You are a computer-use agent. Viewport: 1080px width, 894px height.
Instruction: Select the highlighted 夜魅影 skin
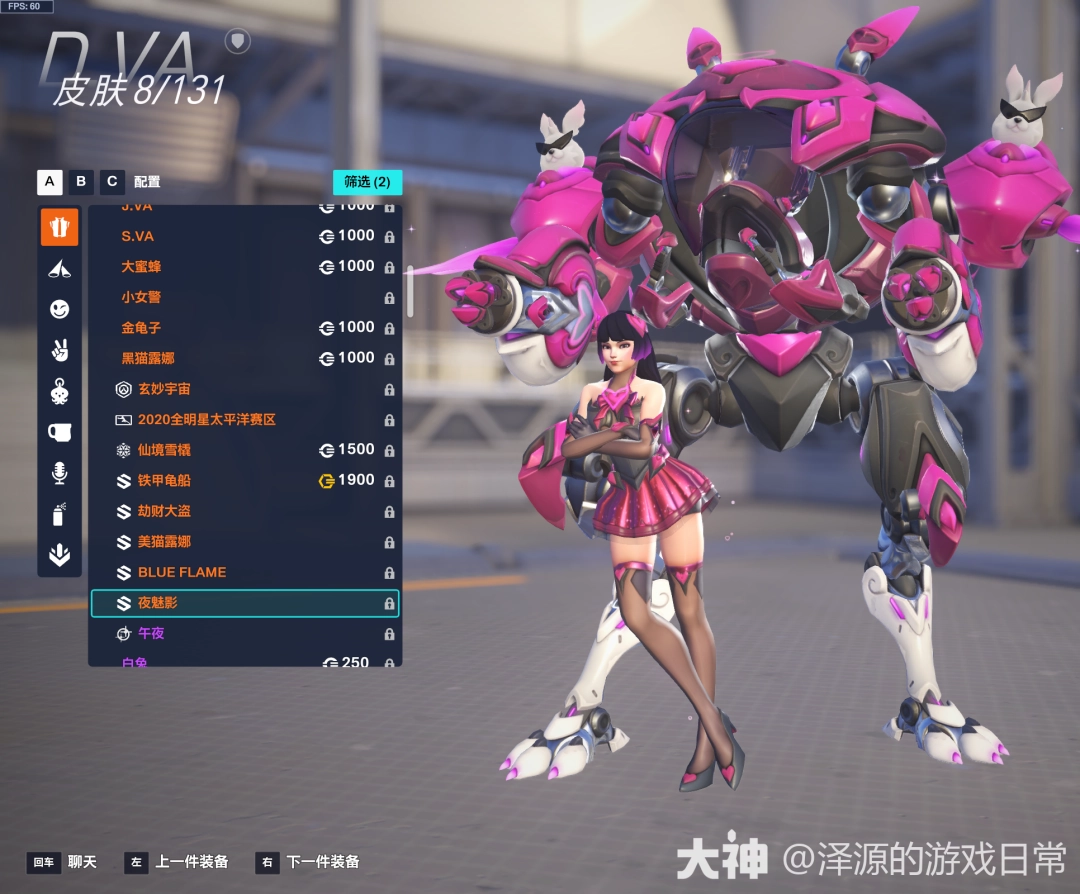coord(244,603)
